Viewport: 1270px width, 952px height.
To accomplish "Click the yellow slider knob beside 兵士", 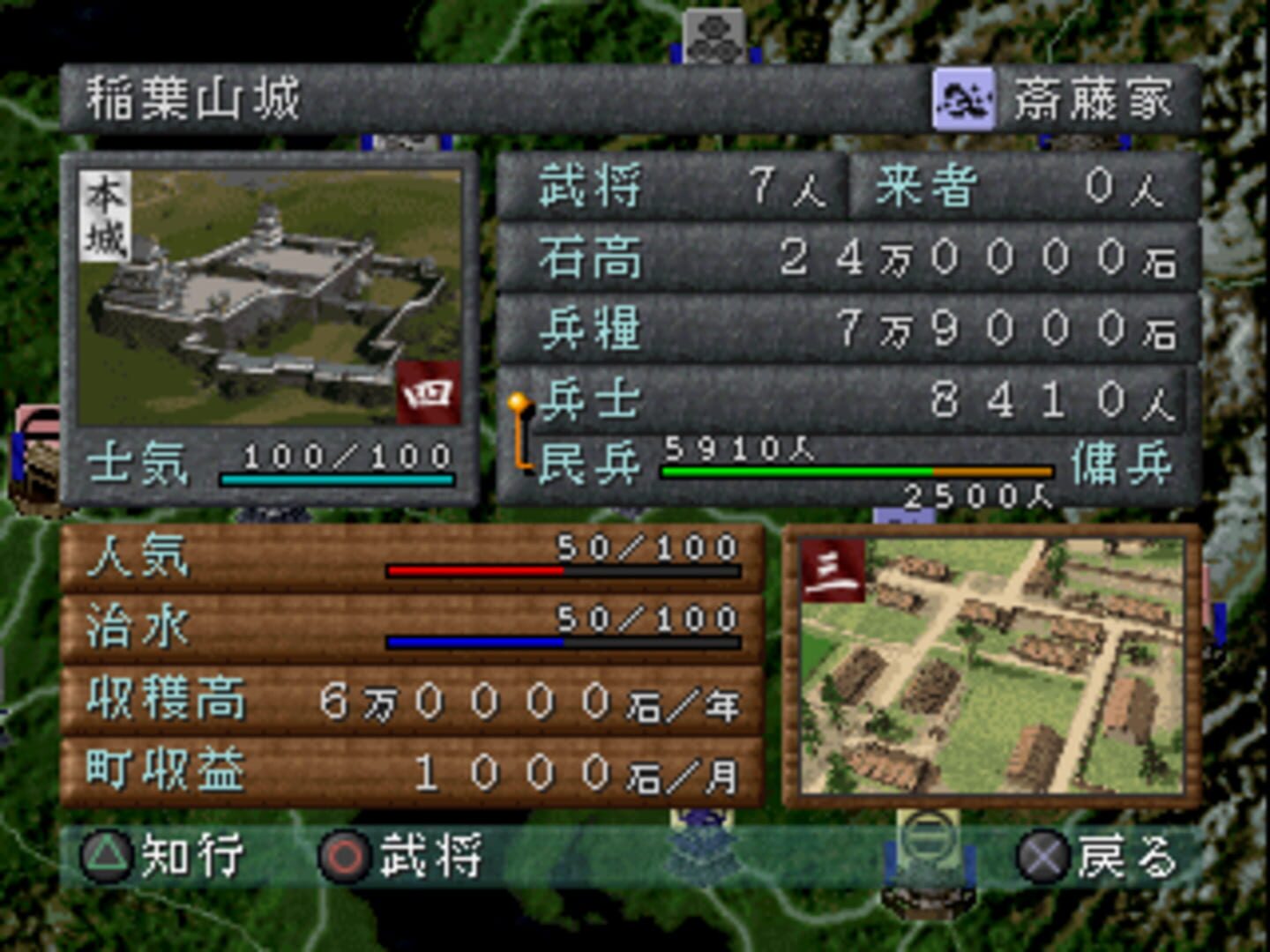I will coord(519,404).
